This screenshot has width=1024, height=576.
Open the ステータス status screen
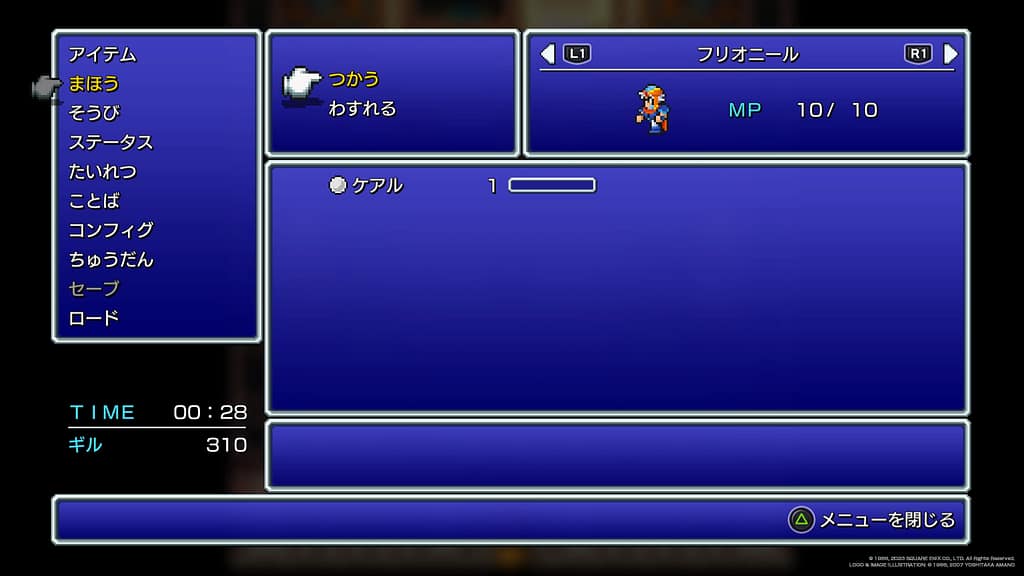coord(110,142)
